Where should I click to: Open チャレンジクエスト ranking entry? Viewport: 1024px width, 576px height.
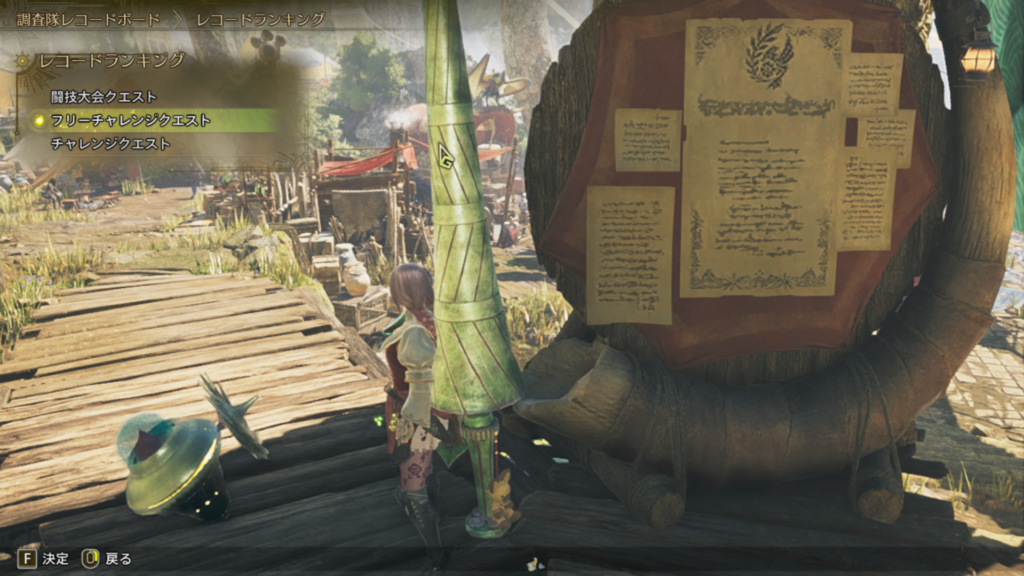[110, 144]
